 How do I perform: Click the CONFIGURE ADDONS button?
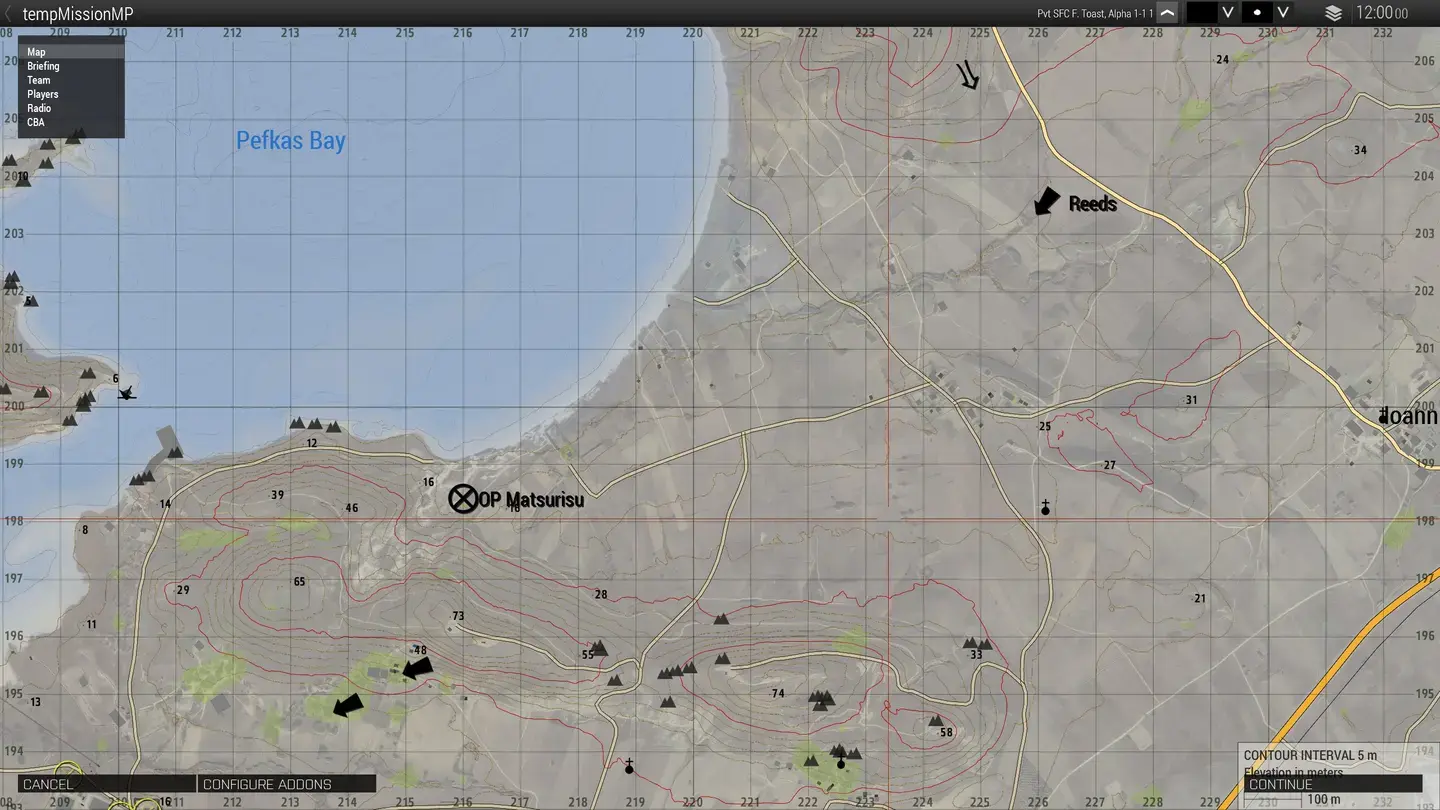tap(286, 783)
